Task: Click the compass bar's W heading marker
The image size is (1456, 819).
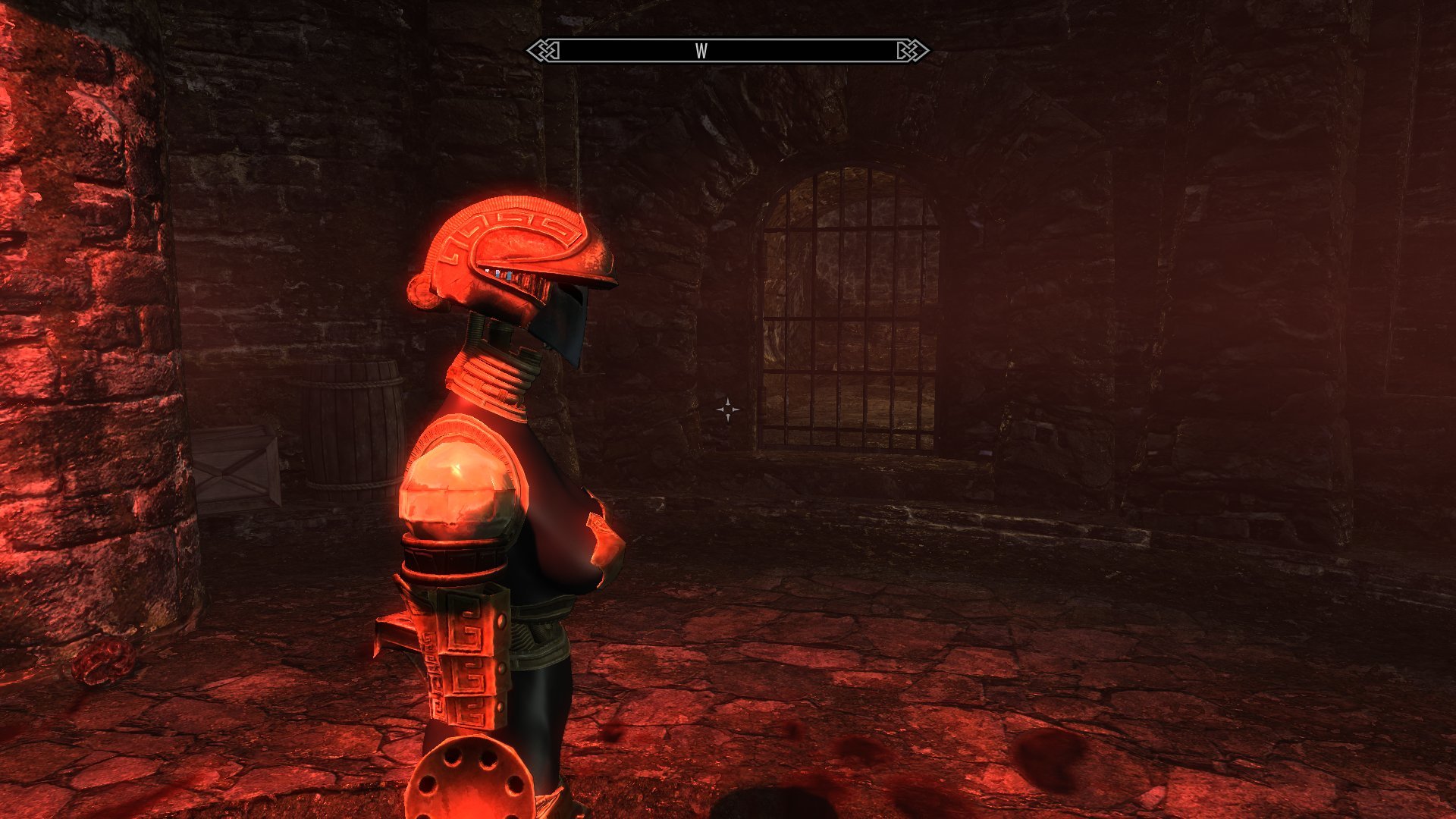Action: pos(701,51)
